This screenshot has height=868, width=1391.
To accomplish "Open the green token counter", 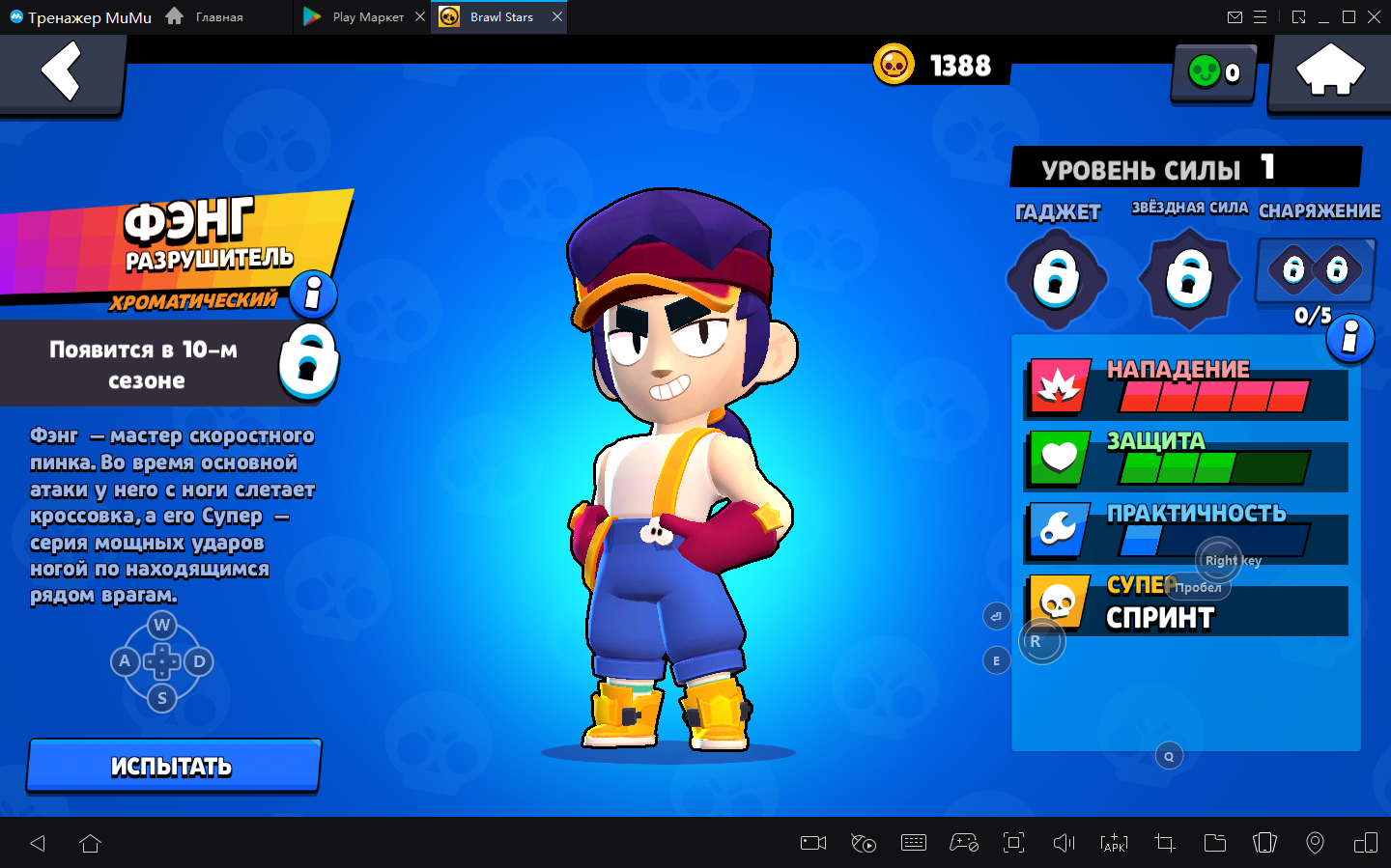I will pyautogui.click(x=1213, y=72).
